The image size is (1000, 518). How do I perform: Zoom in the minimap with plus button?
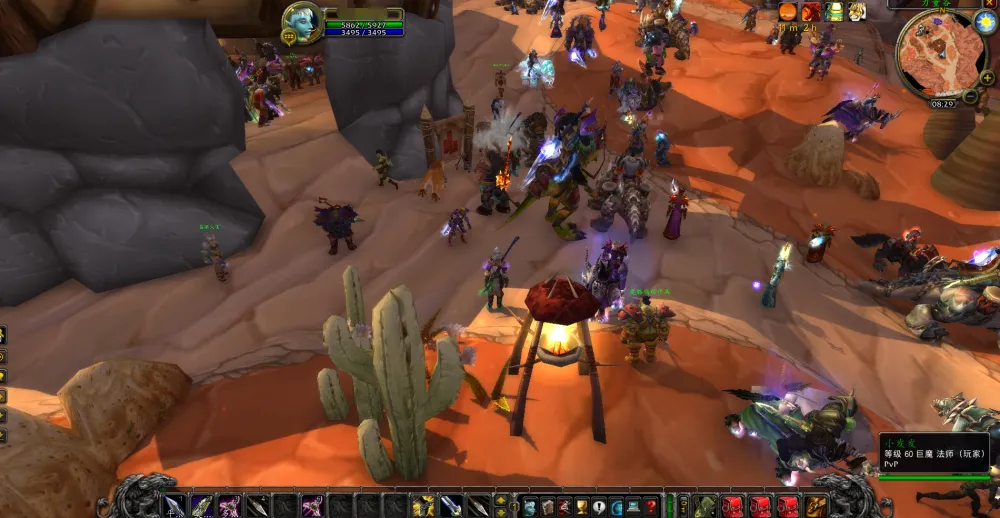click(987, 79)
